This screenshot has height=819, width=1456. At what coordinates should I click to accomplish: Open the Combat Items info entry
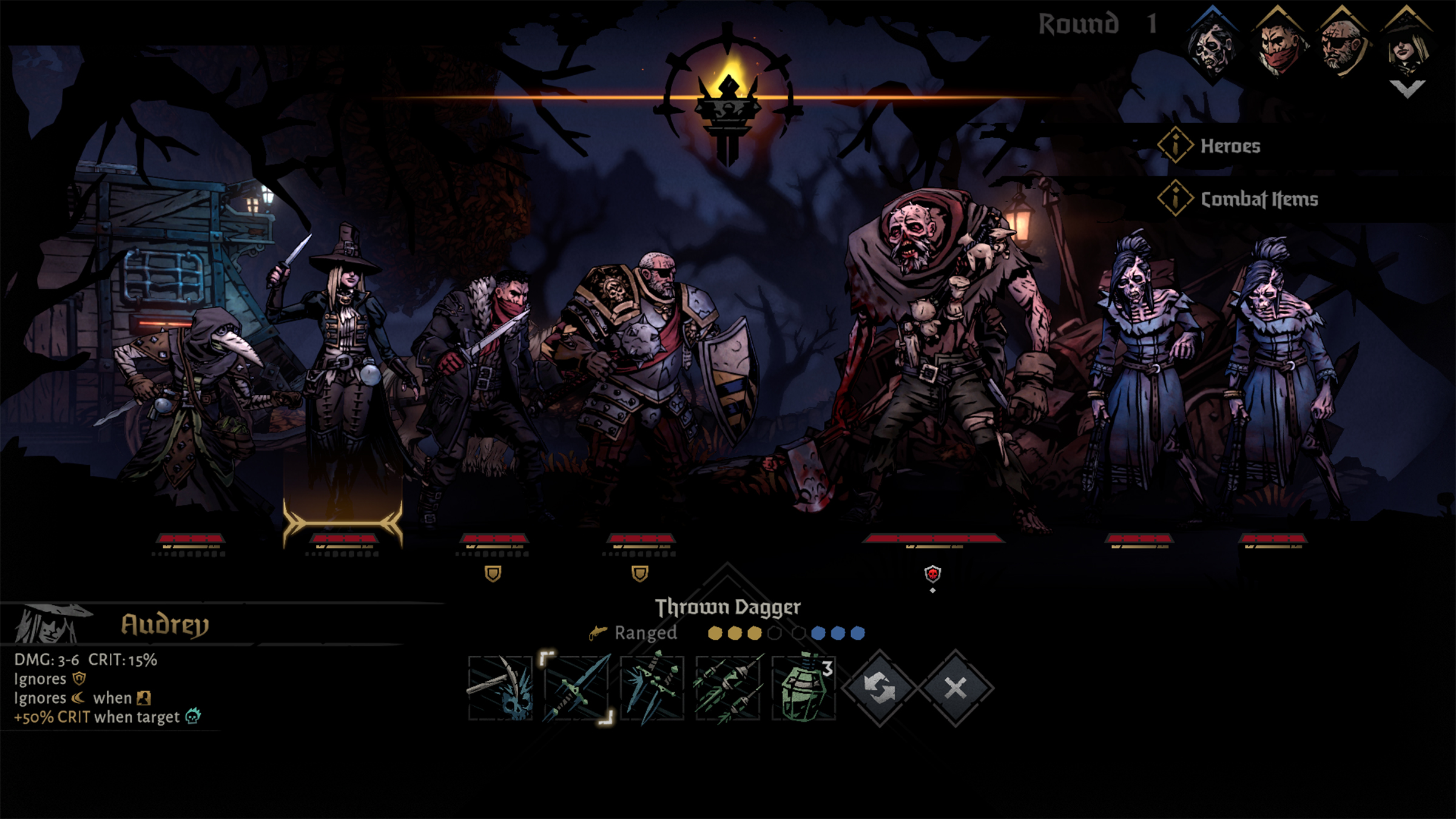point(1258,199)
